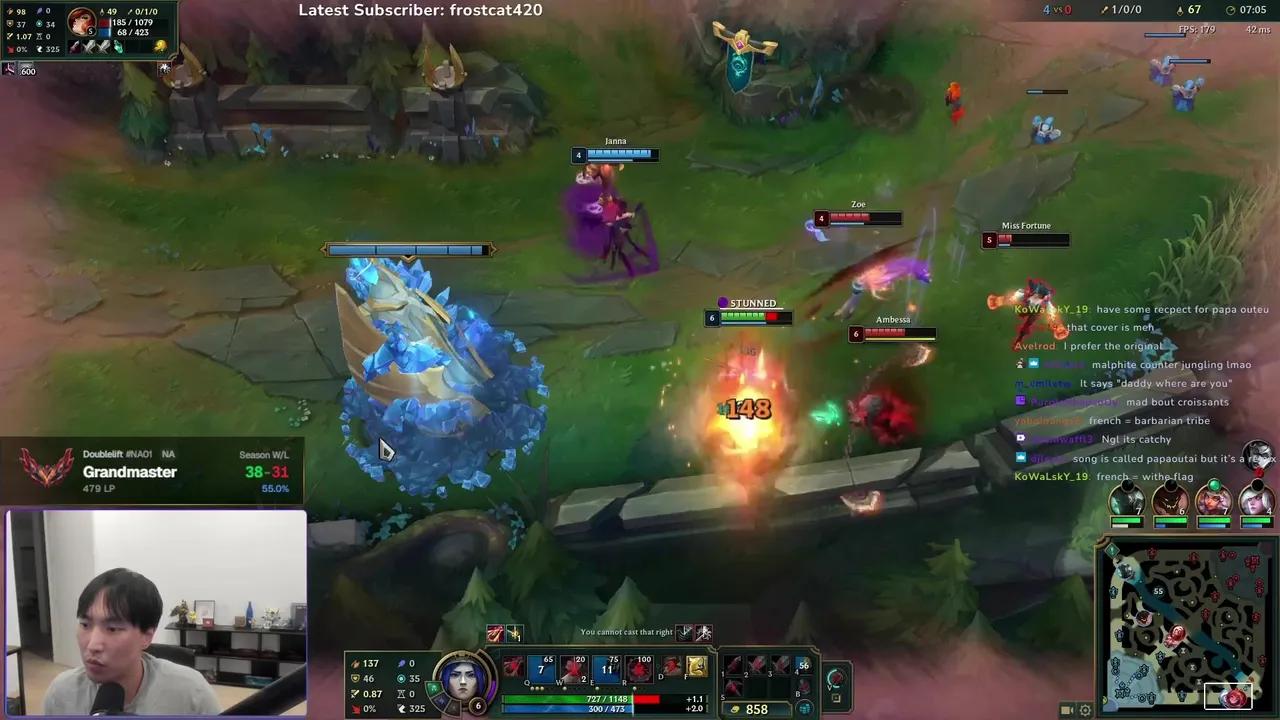The image size is (1280, 720).
Task: Click the Heal spell in the F slot
Action: point(697,666)
